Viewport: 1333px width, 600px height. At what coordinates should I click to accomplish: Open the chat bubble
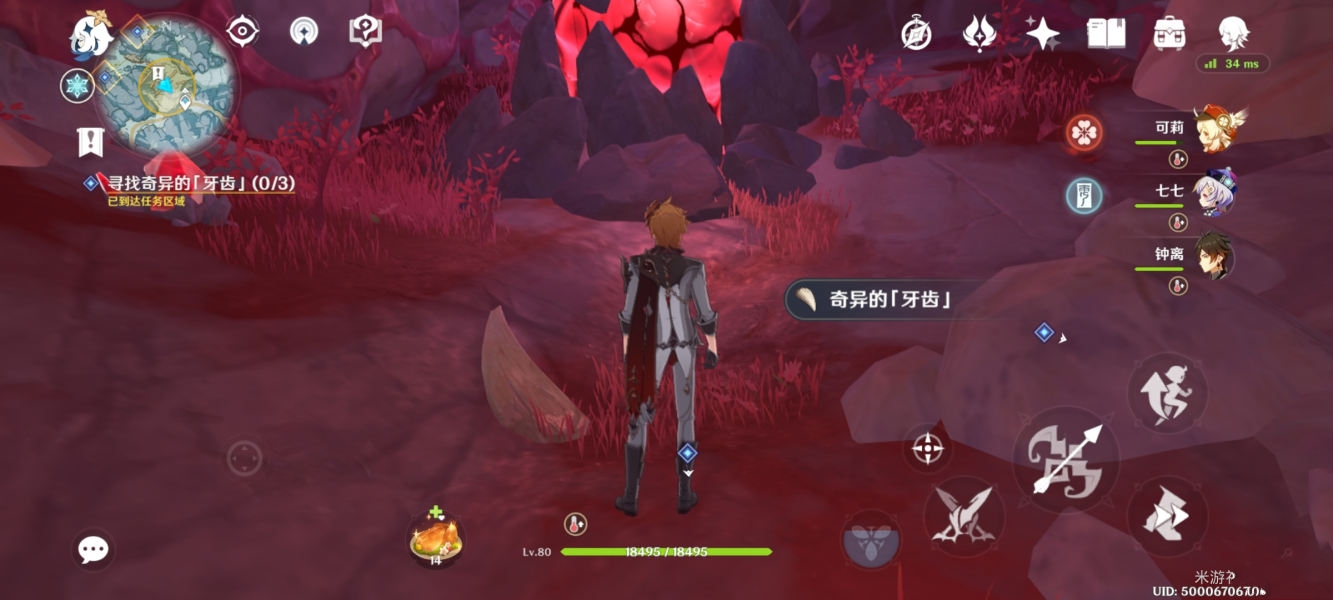click(94, 549)
